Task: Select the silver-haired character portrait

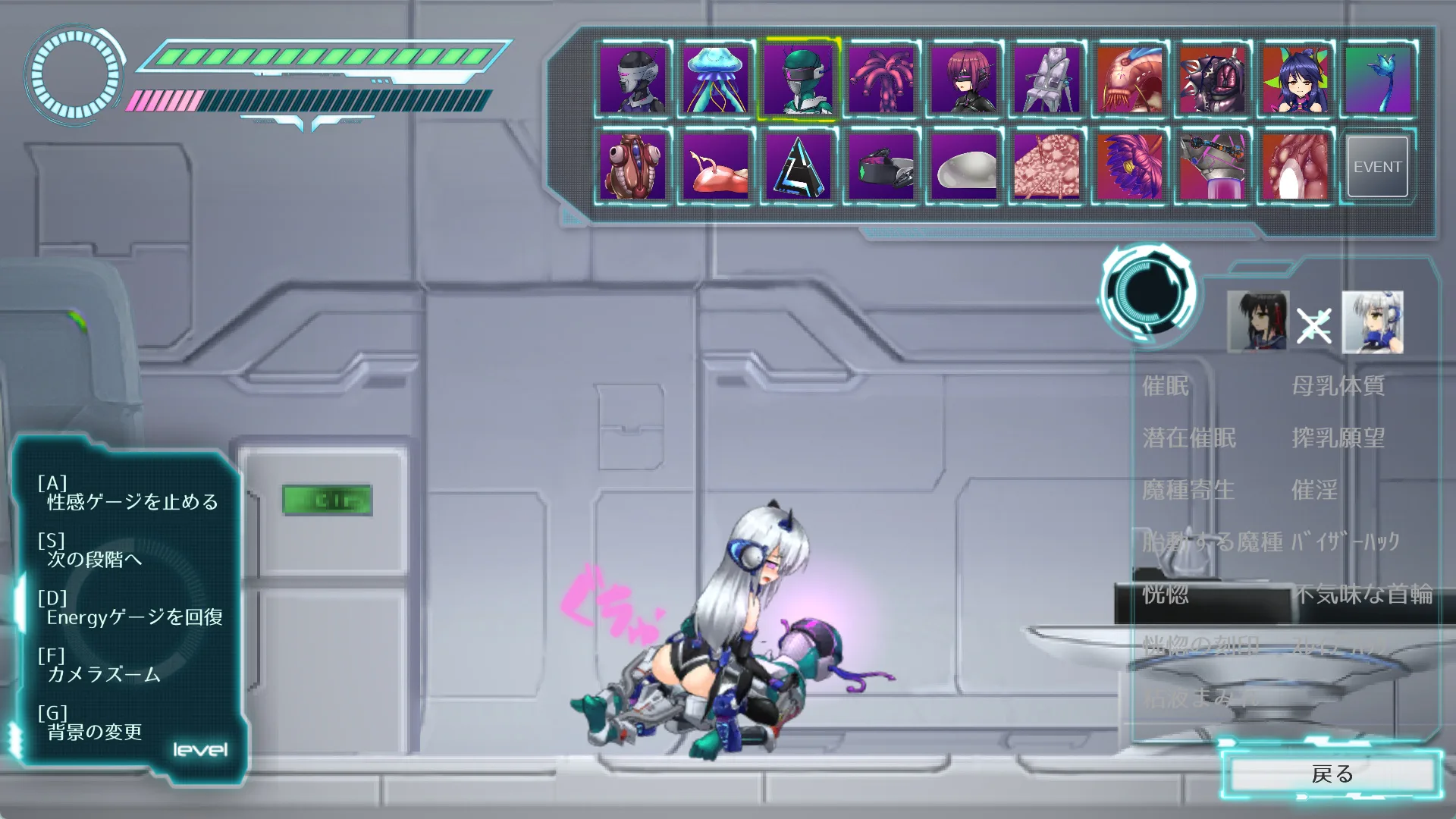Action: pos(1373,322)
